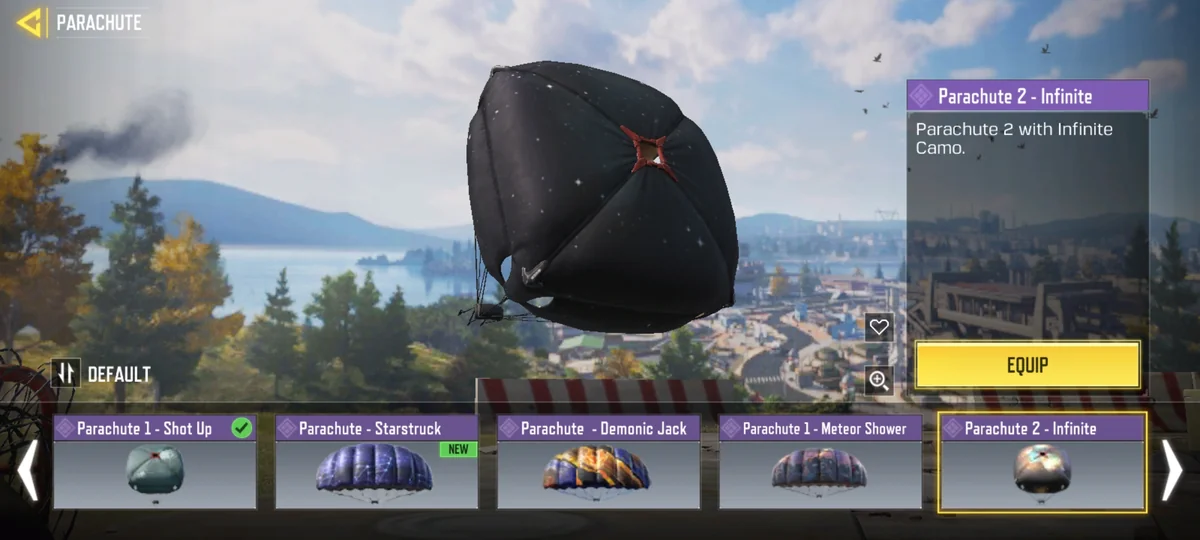The height and width of the screenshot is (540, 1200).
Task: Click the Parachute 2 - Infinite card
Action: (x=1042, y=462)
